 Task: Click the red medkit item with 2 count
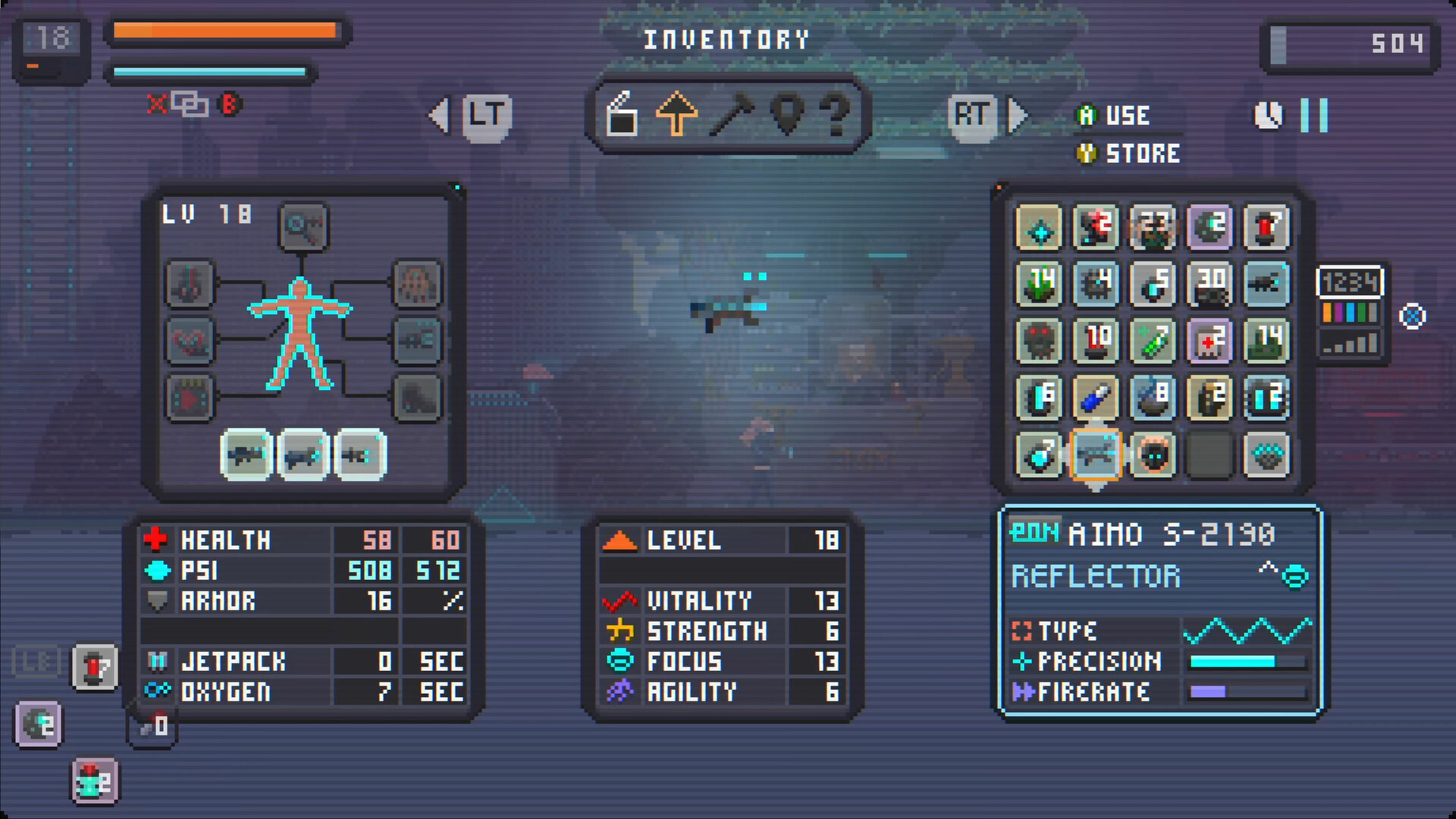[x=1210, y=341]
